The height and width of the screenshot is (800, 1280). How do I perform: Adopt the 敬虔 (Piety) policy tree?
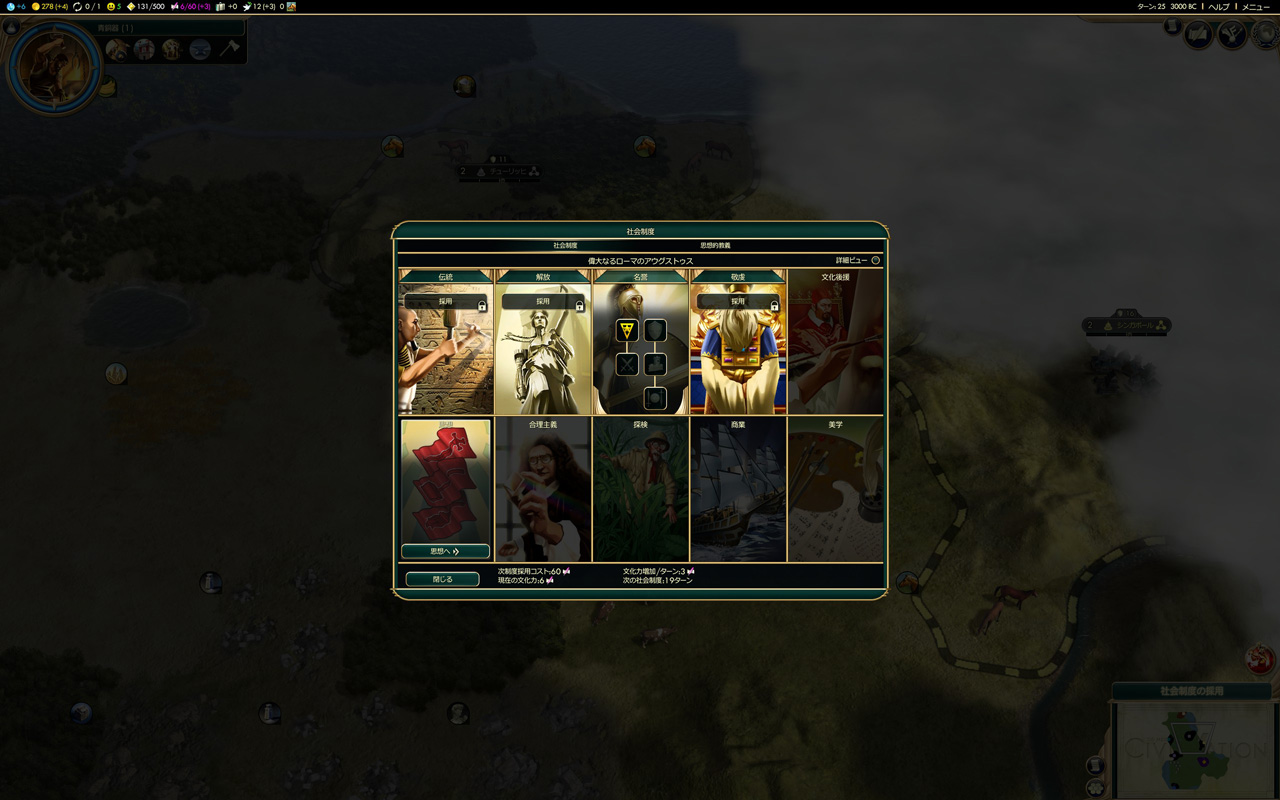pos(737,301)
